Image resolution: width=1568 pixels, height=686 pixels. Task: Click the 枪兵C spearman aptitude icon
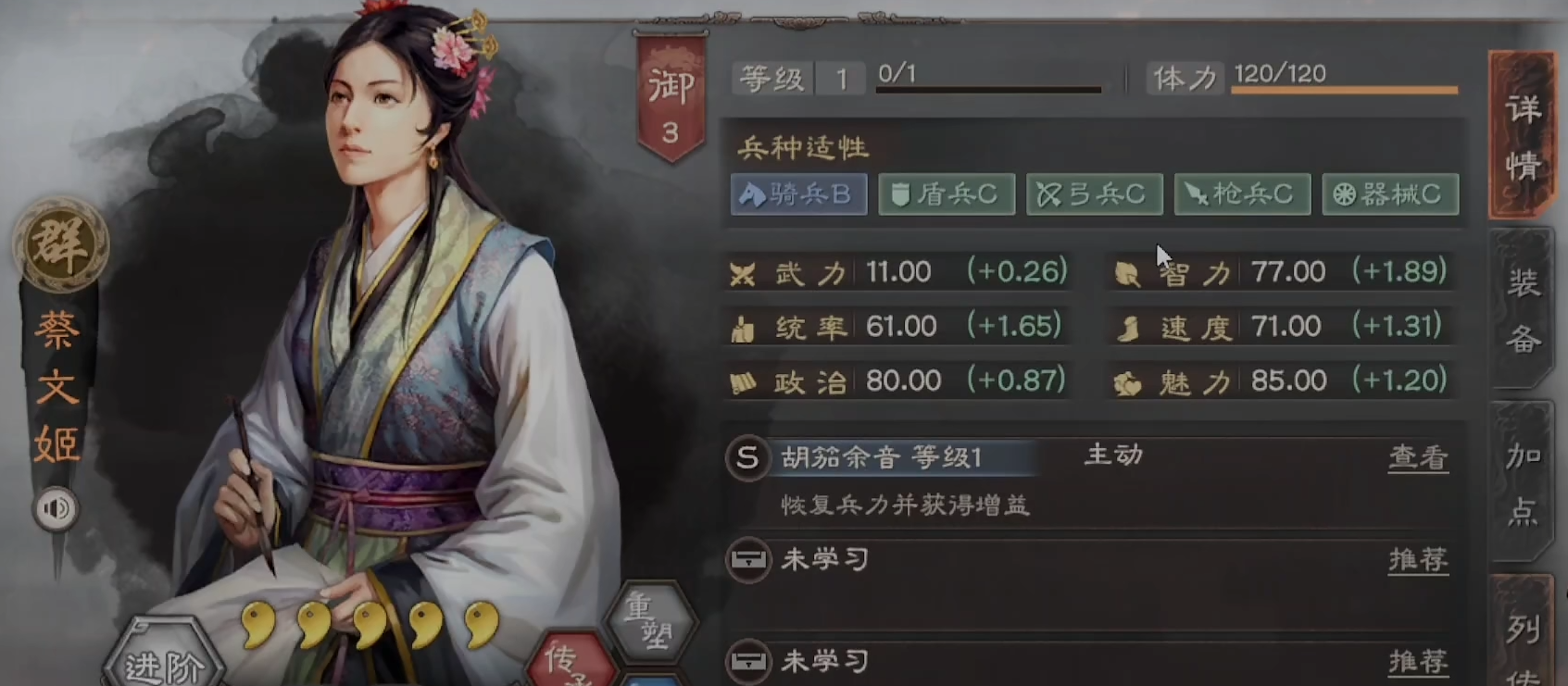point(1241,194)
